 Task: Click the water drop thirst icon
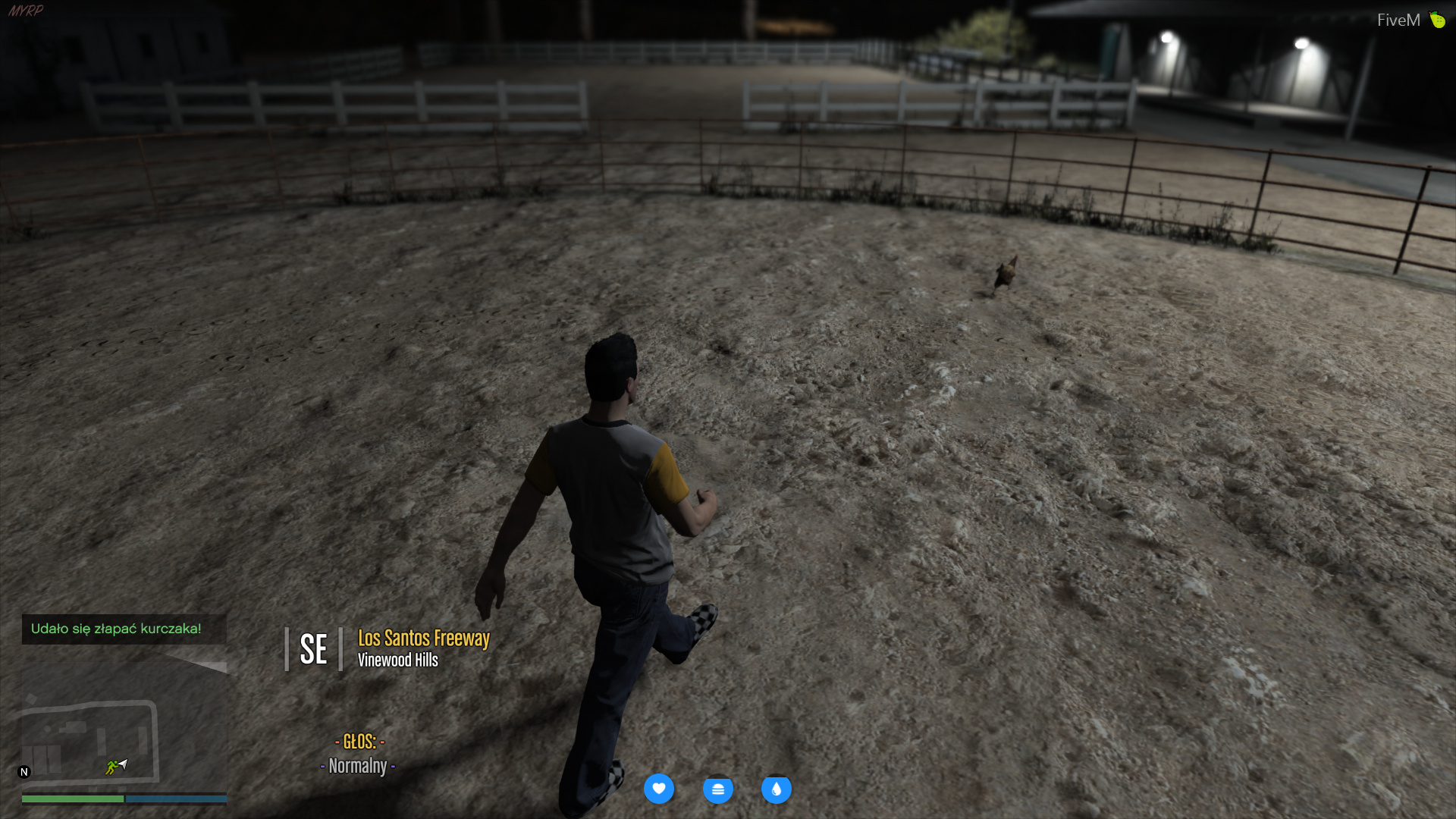click(777, 789)
